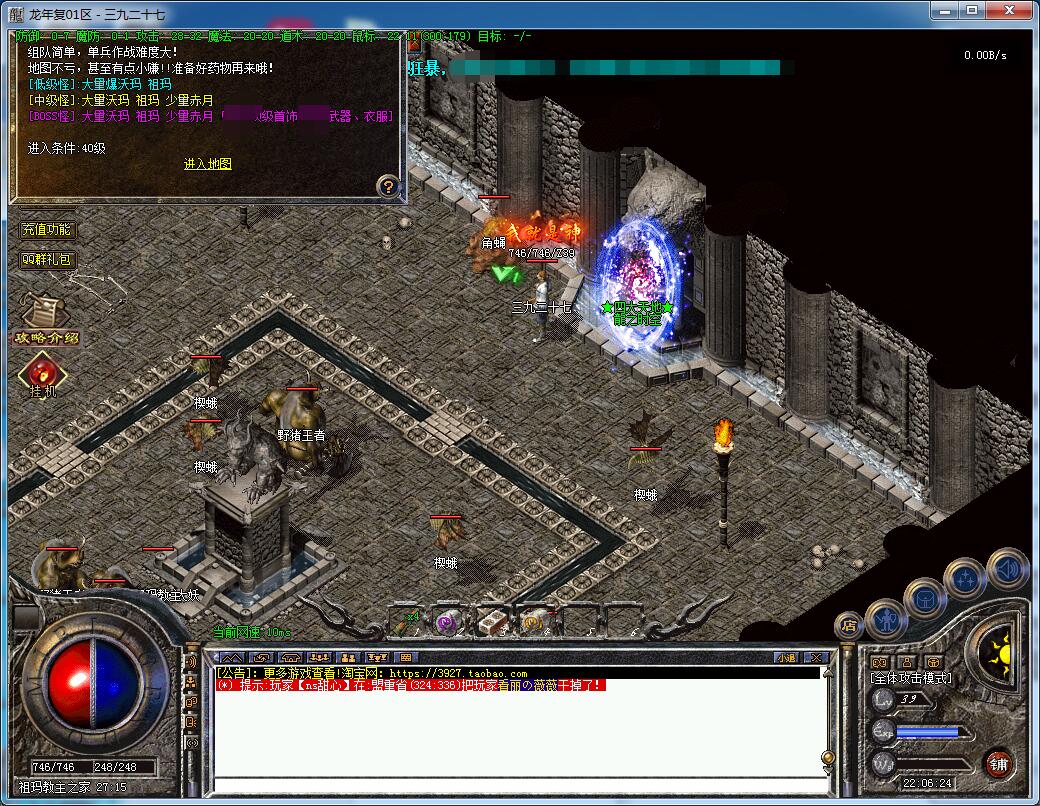Open the 充值功能 recharge menu
Image resolution: width=1040 pixels, height=806 pixels.
pyautogui.click(x=47, y=230)
